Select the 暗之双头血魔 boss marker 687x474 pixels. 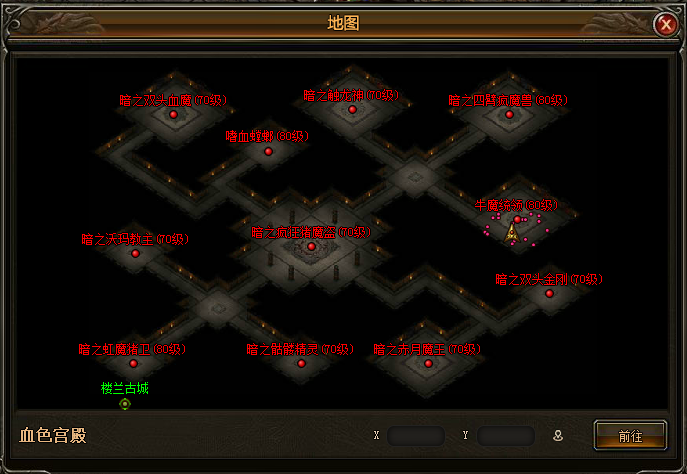pyautogui.click(x=173, y=115)
